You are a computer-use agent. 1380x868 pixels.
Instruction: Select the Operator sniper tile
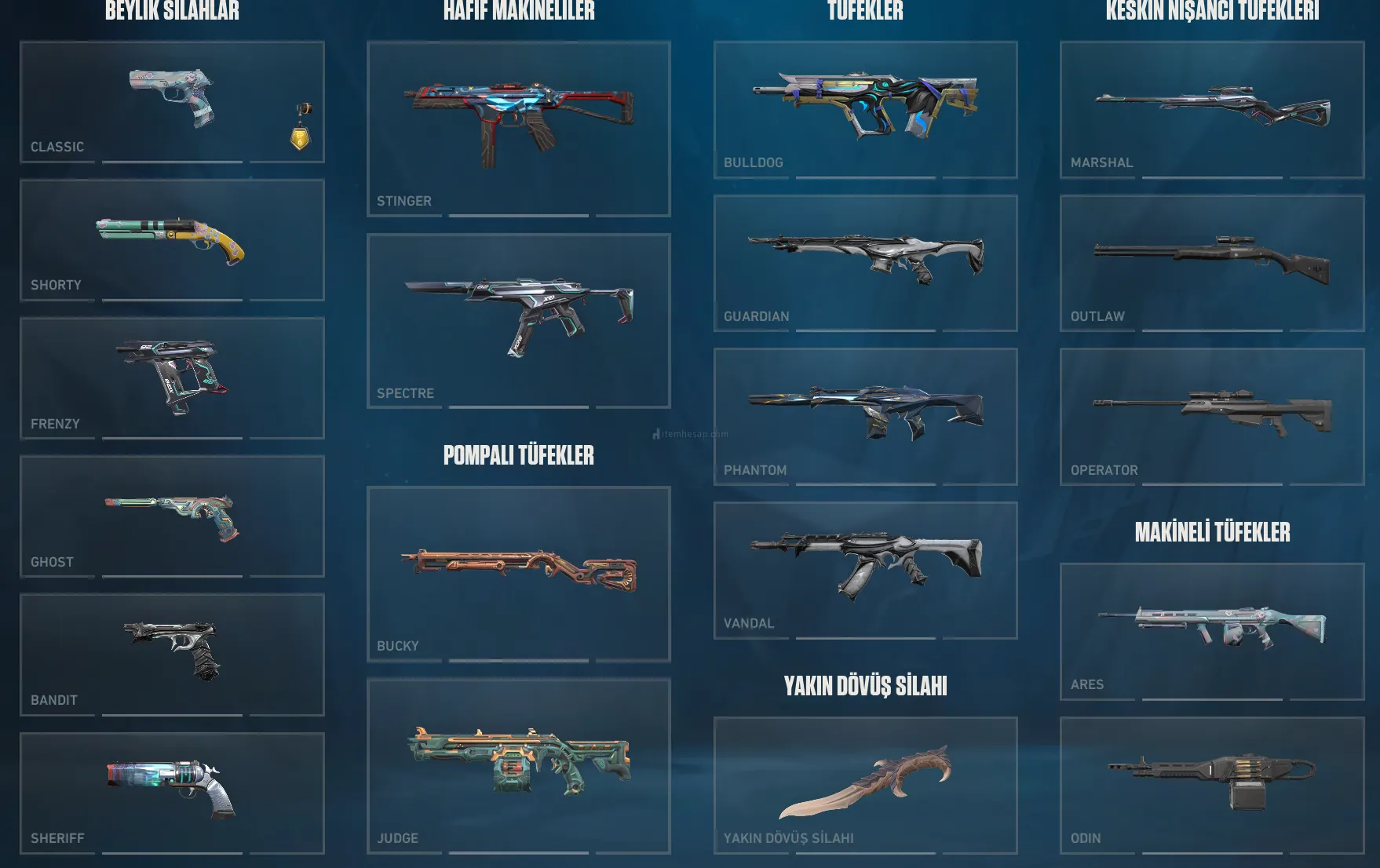pos(1212,416)
